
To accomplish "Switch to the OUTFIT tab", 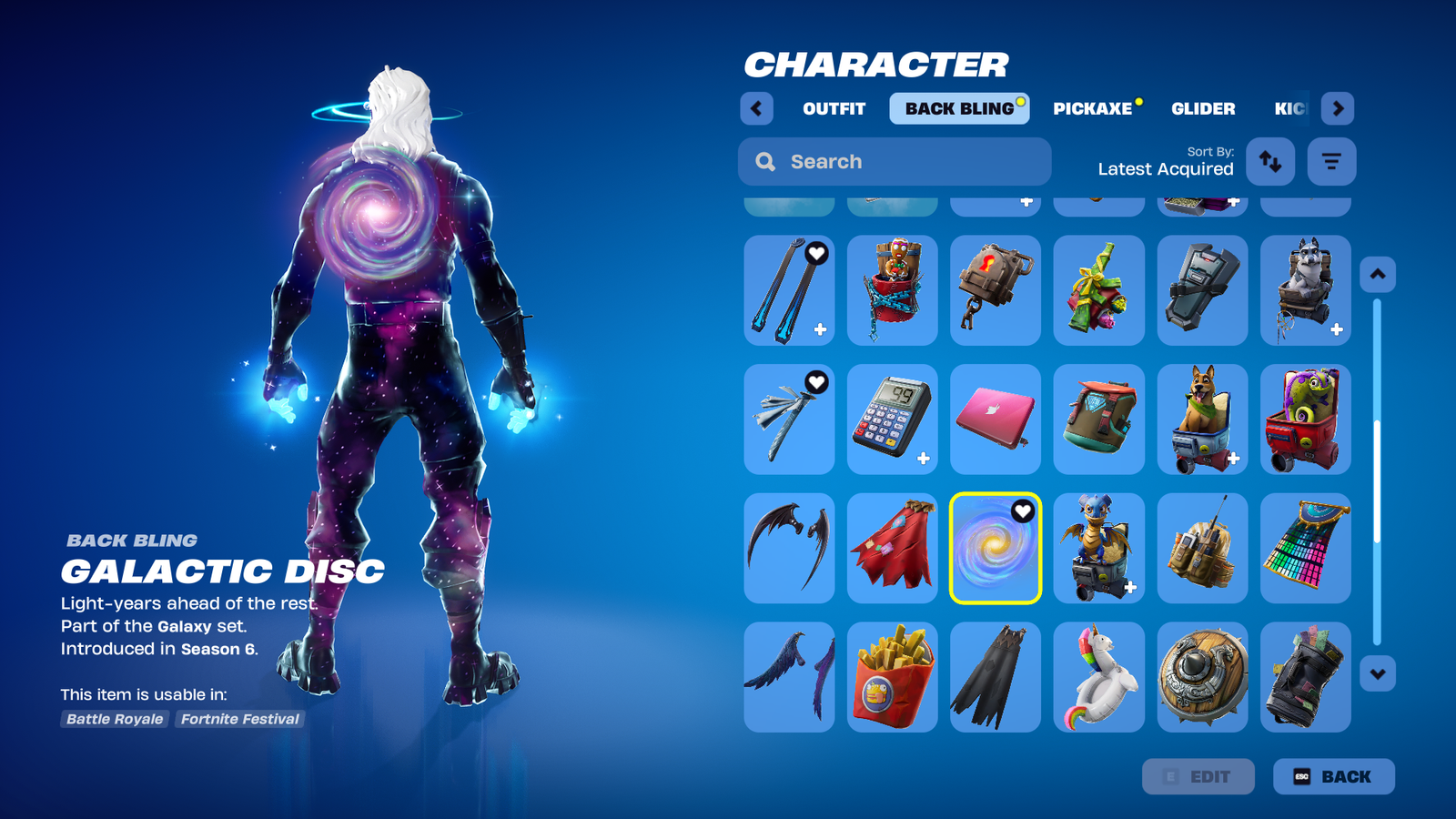I will (x=832, y=108).
